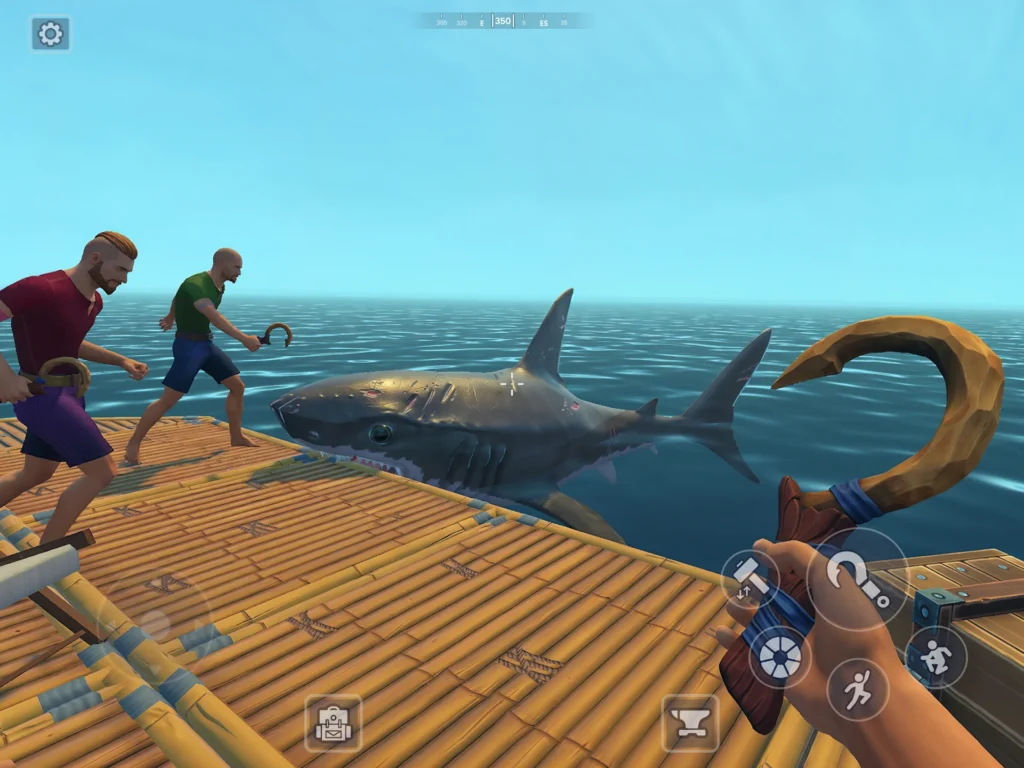The width and height of the screenshot is (1024, 768).
Task: Throw the hook with the hook button
Action: 857,579
